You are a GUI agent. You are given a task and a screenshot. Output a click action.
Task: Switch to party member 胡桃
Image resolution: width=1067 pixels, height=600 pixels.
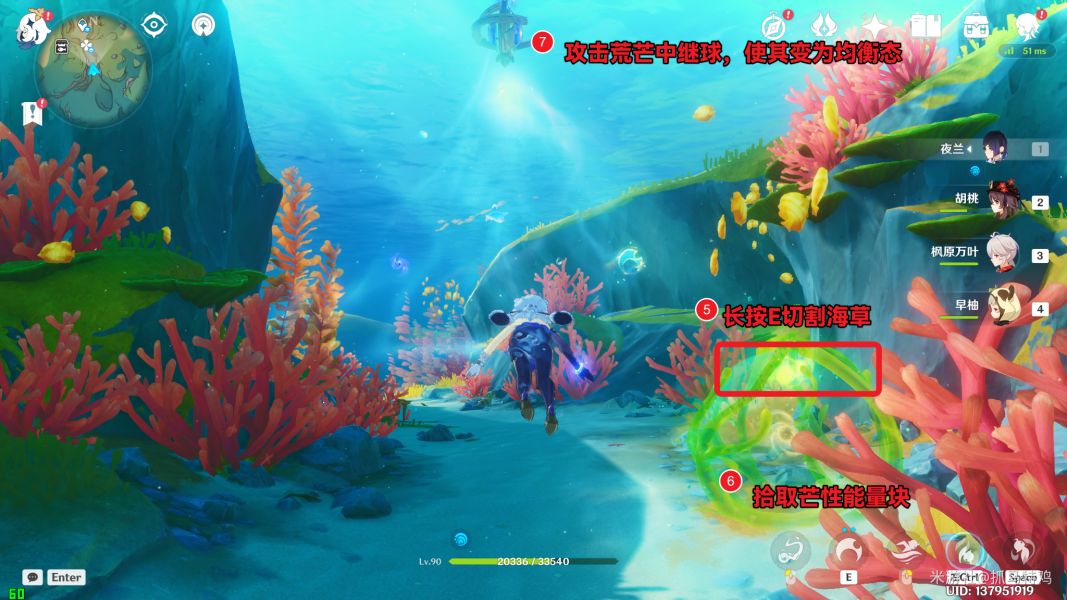click(1002, 200)
